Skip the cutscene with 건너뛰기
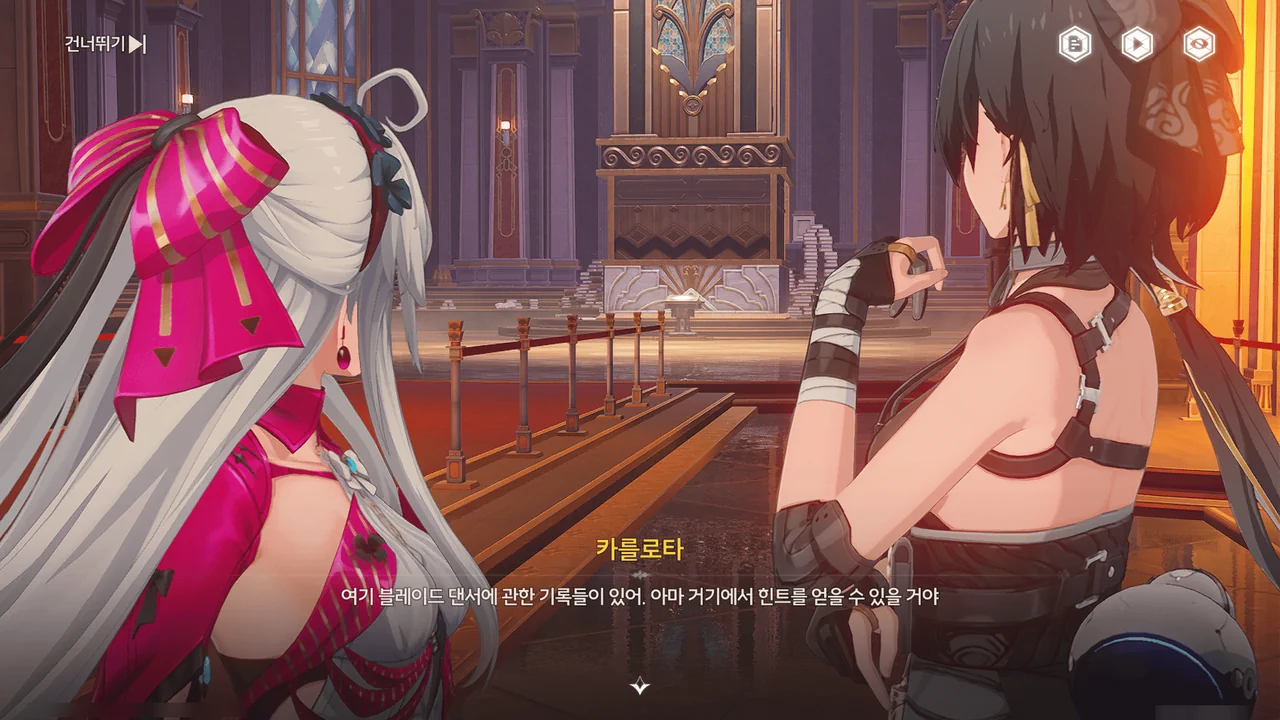 coord(105,44)
